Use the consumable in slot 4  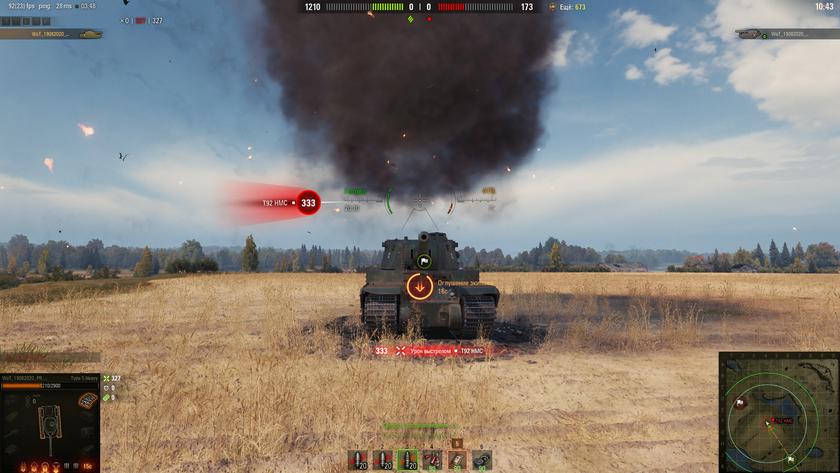[432, 460]
